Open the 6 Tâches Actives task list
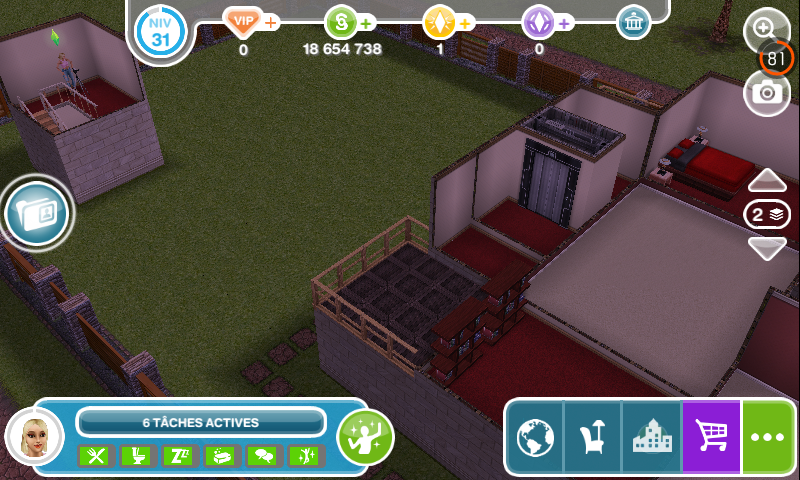This screenshot has height=480, width=800. tap(201, 422)
